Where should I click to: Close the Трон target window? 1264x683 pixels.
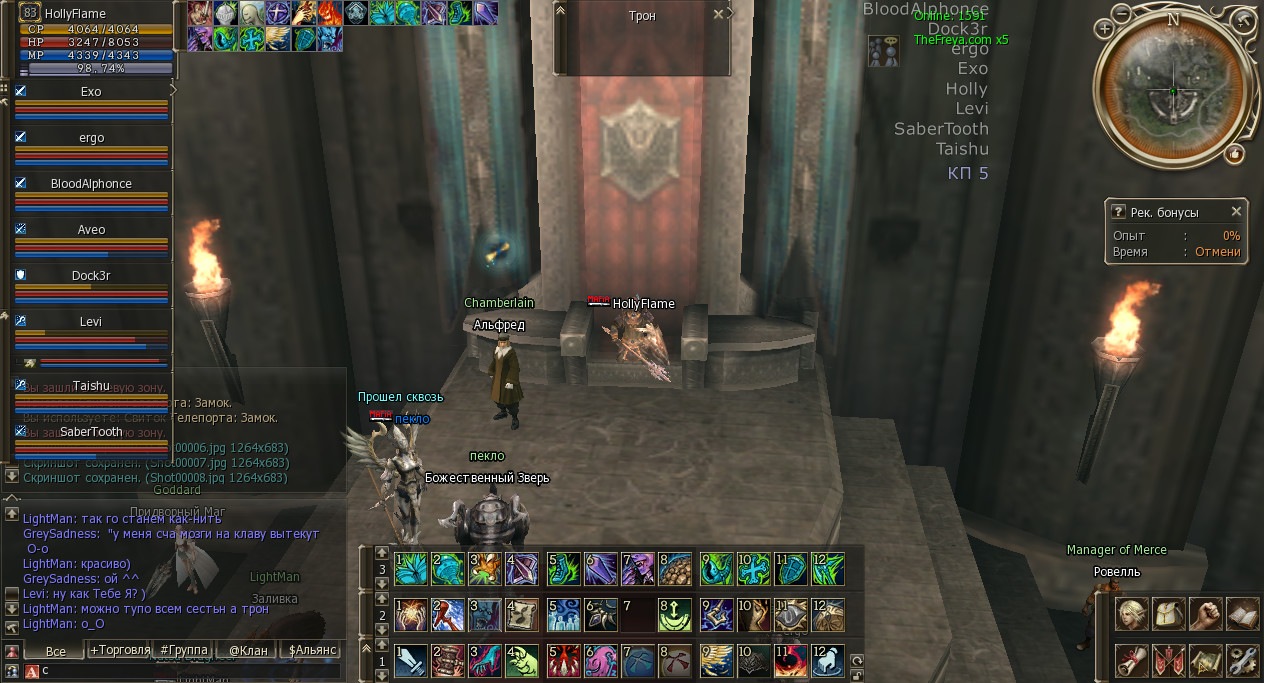pyautogui.click(x=719, y=15)
